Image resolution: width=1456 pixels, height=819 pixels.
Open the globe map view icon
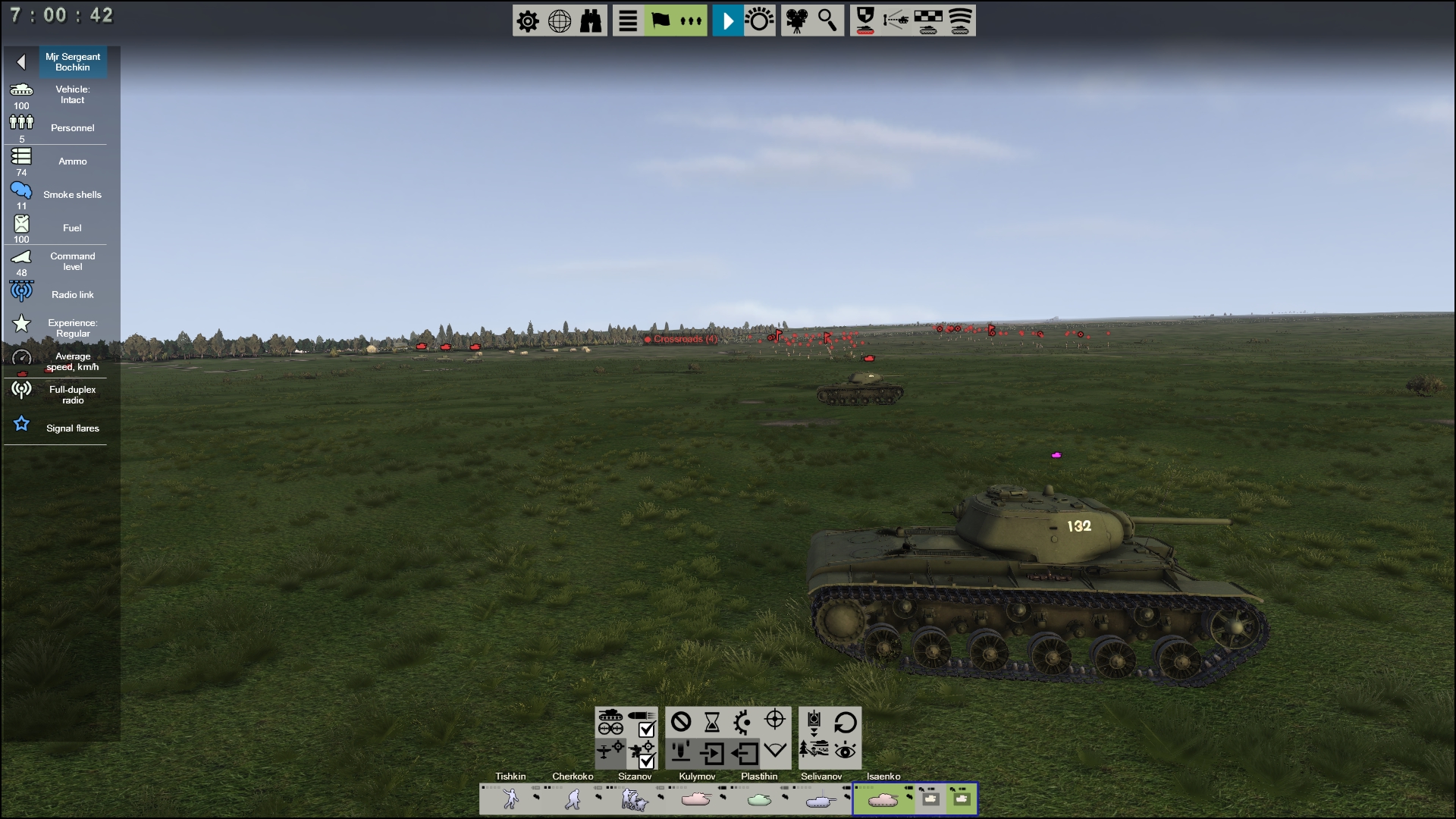pos(560,20)
